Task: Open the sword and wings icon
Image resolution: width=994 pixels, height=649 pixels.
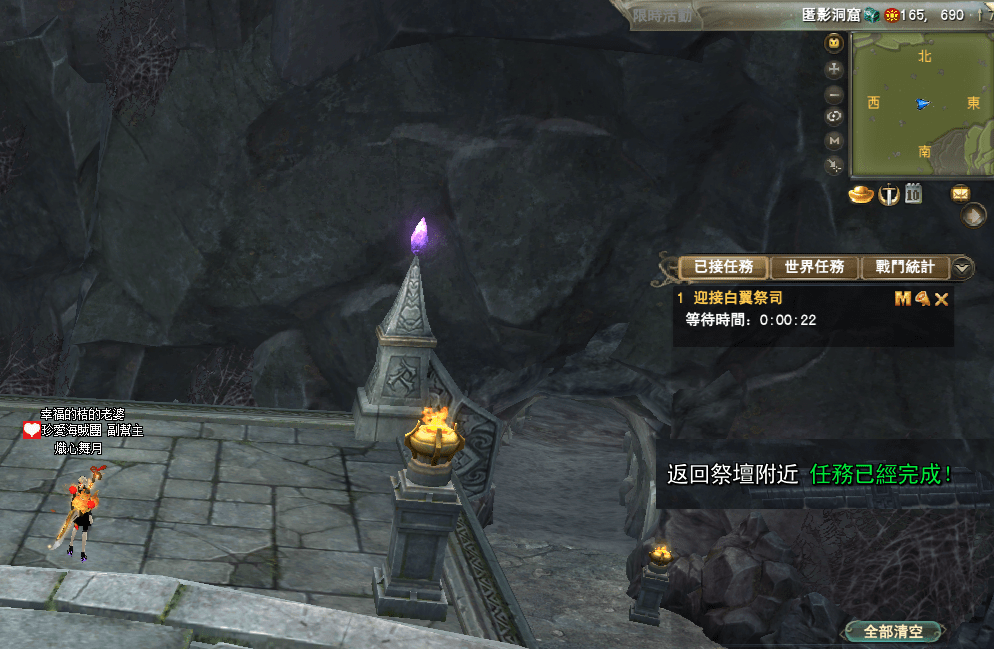Action: (x=888, y=194)
